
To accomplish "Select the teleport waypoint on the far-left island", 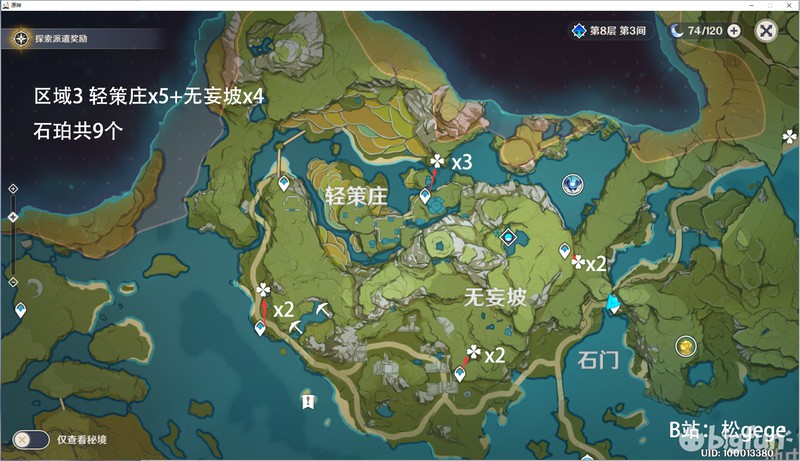I will (x=20, y=310).
